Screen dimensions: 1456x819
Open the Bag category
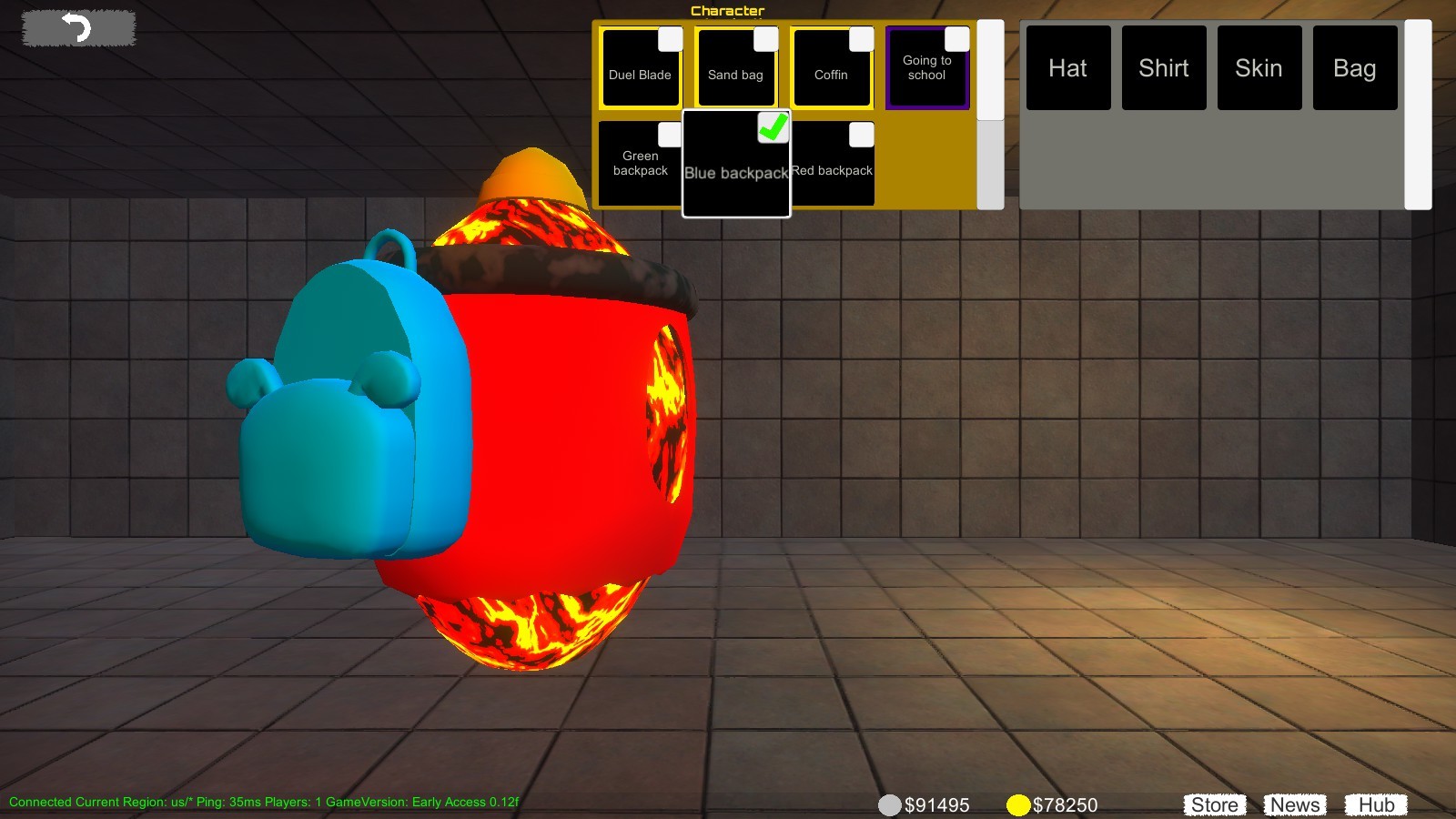[x=1355, y=67]
